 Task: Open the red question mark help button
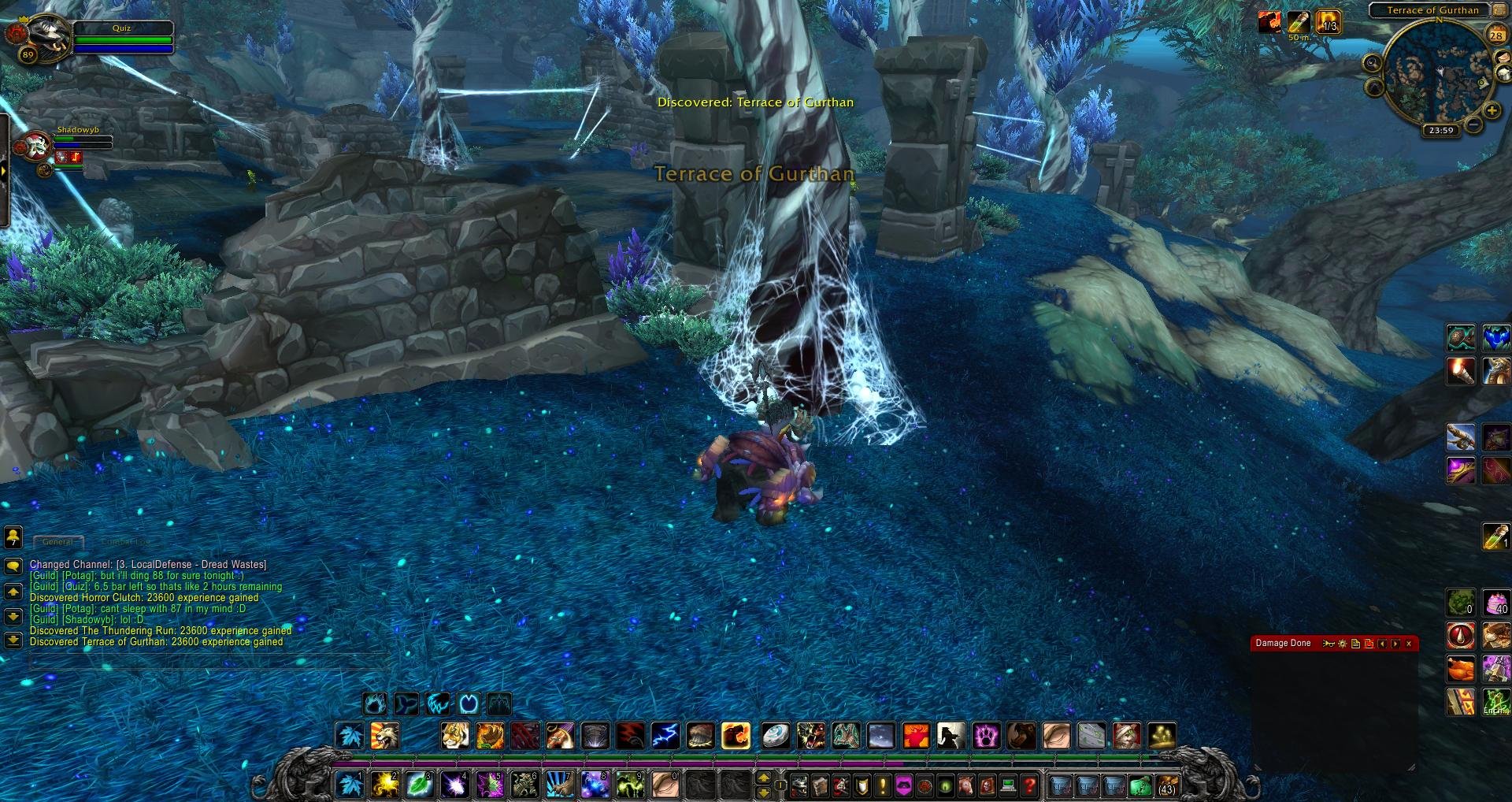coord(1028,785)
